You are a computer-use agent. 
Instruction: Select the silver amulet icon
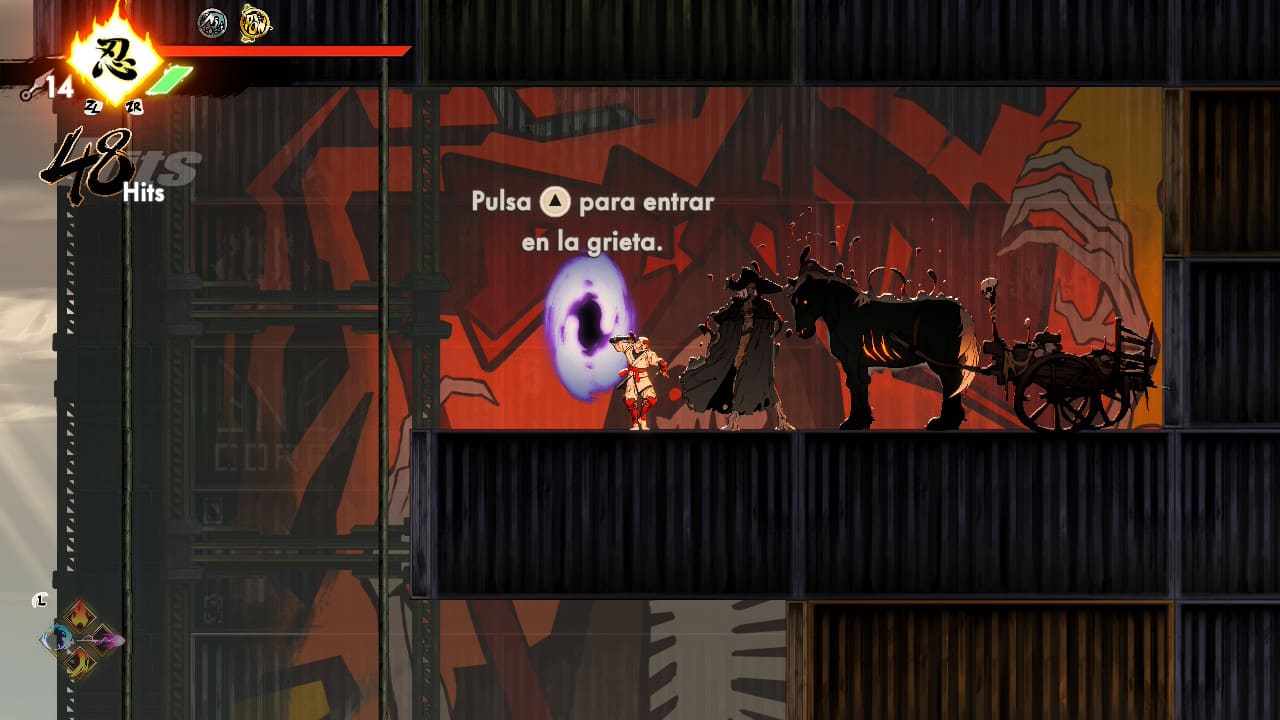[x=212, y=23]
